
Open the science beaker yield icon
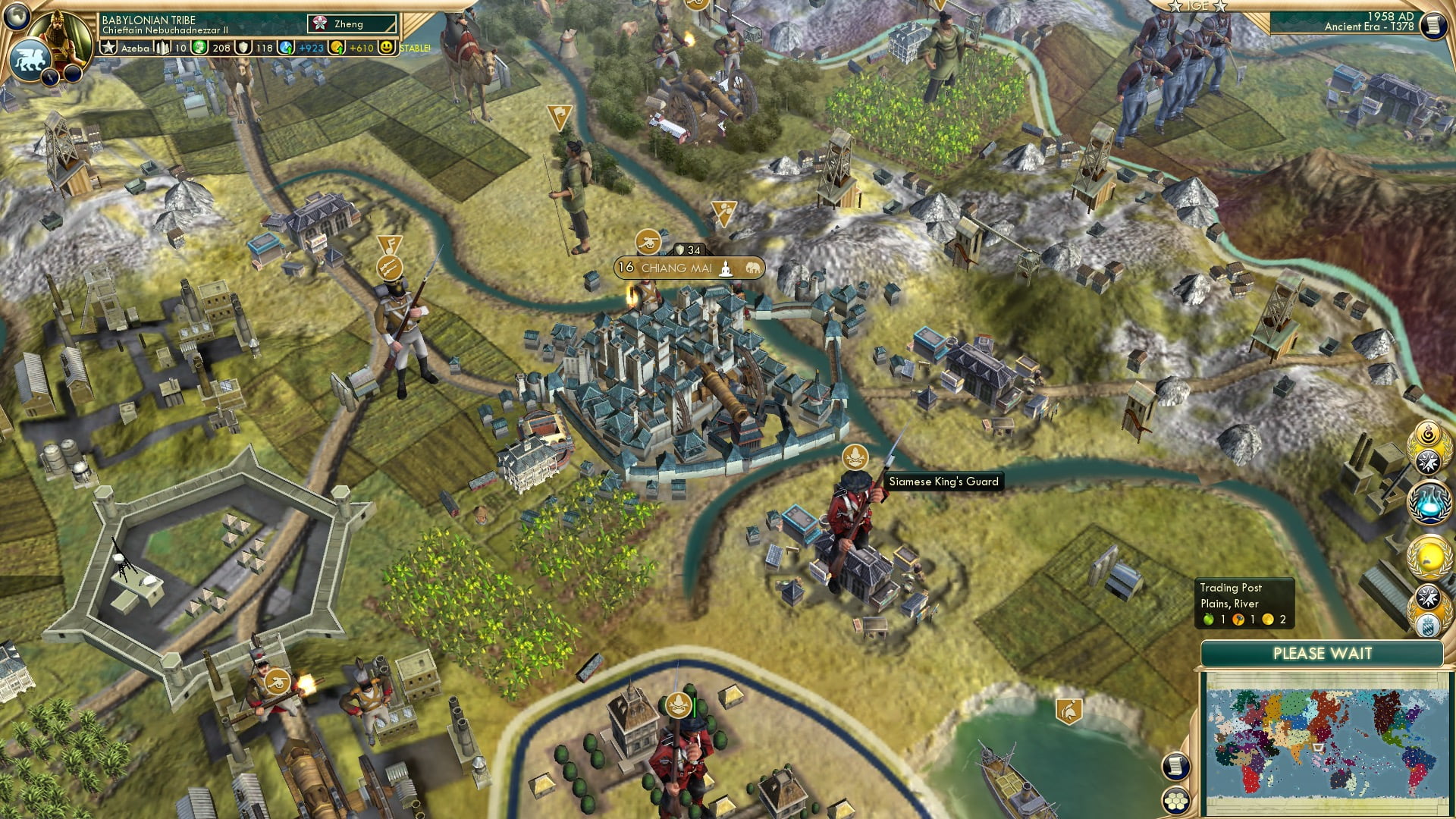point(286,48)
